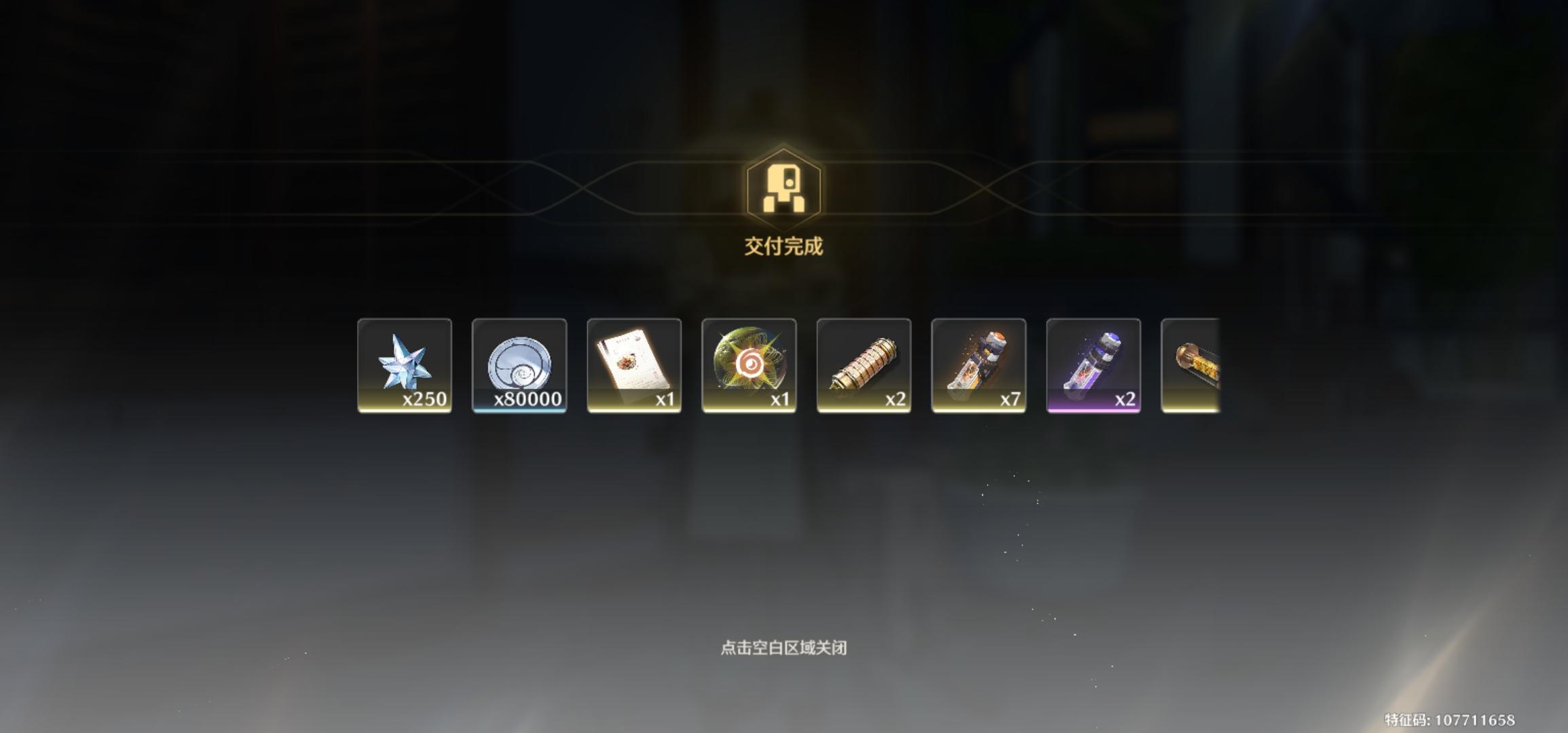Screen dimensions: 1568x733
Task: Expand the resonance sphere reward description
Action: (749, 366)
